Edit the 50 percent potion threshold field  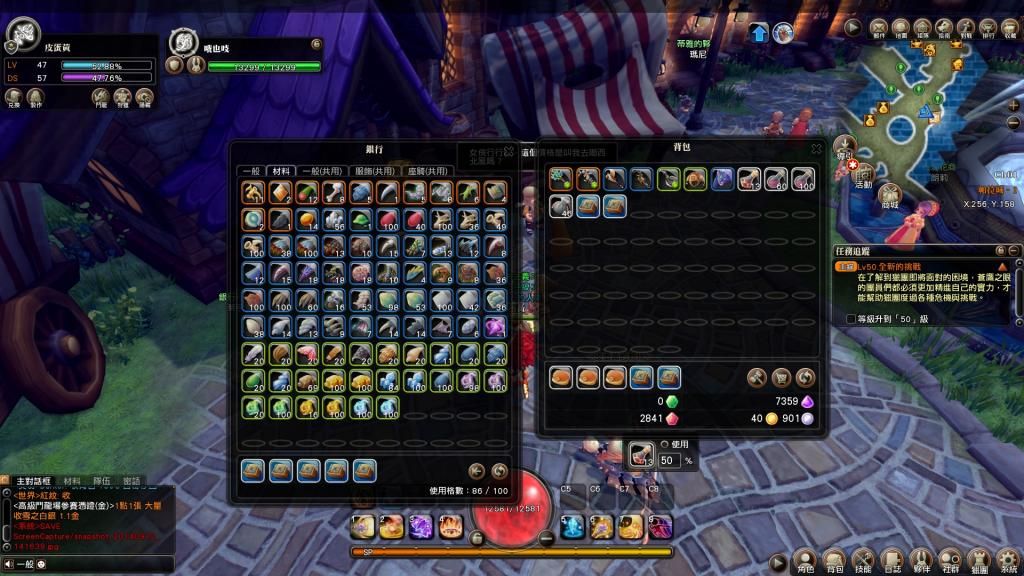click(x=669, y=460)
